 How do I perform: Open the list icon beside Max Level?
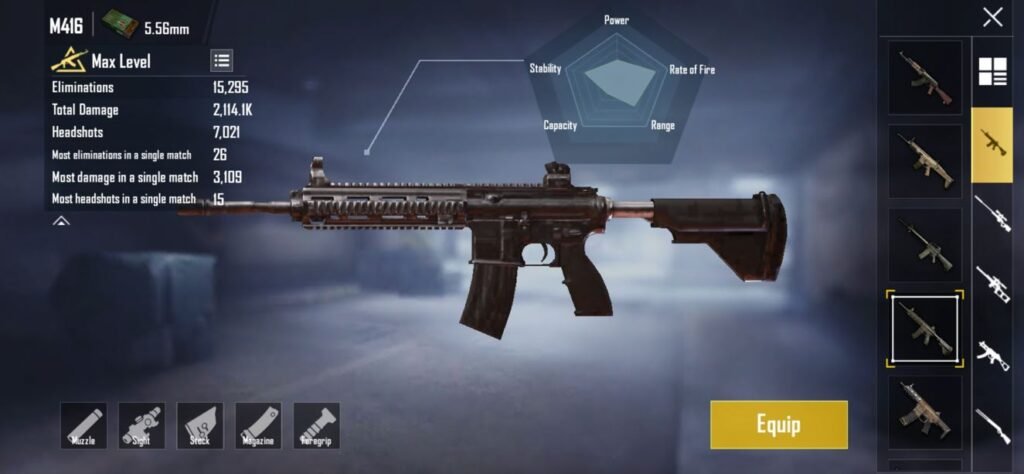(222, 61)
